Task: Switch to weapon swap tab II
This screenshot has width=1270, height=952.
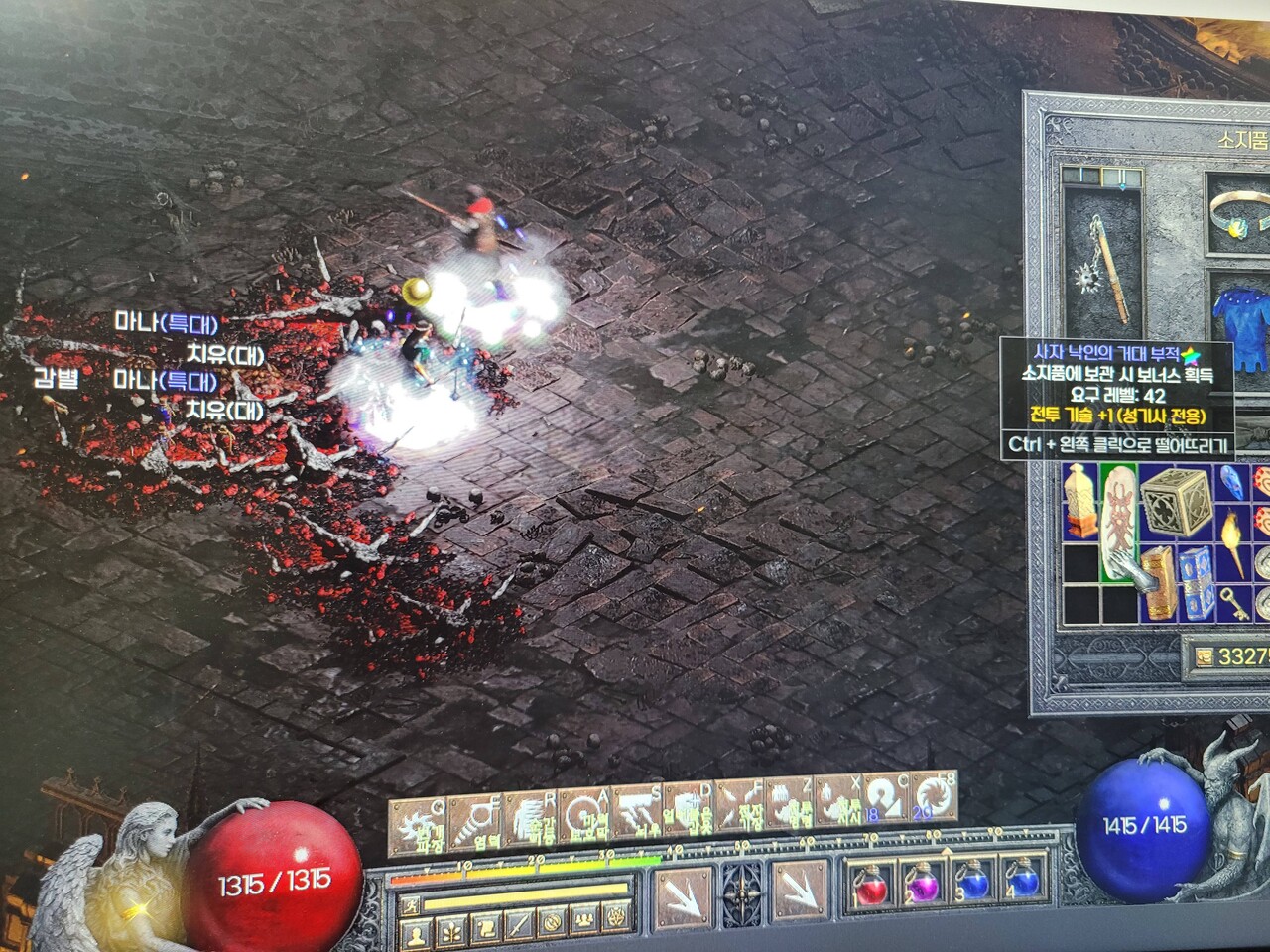Action: 1121,175
